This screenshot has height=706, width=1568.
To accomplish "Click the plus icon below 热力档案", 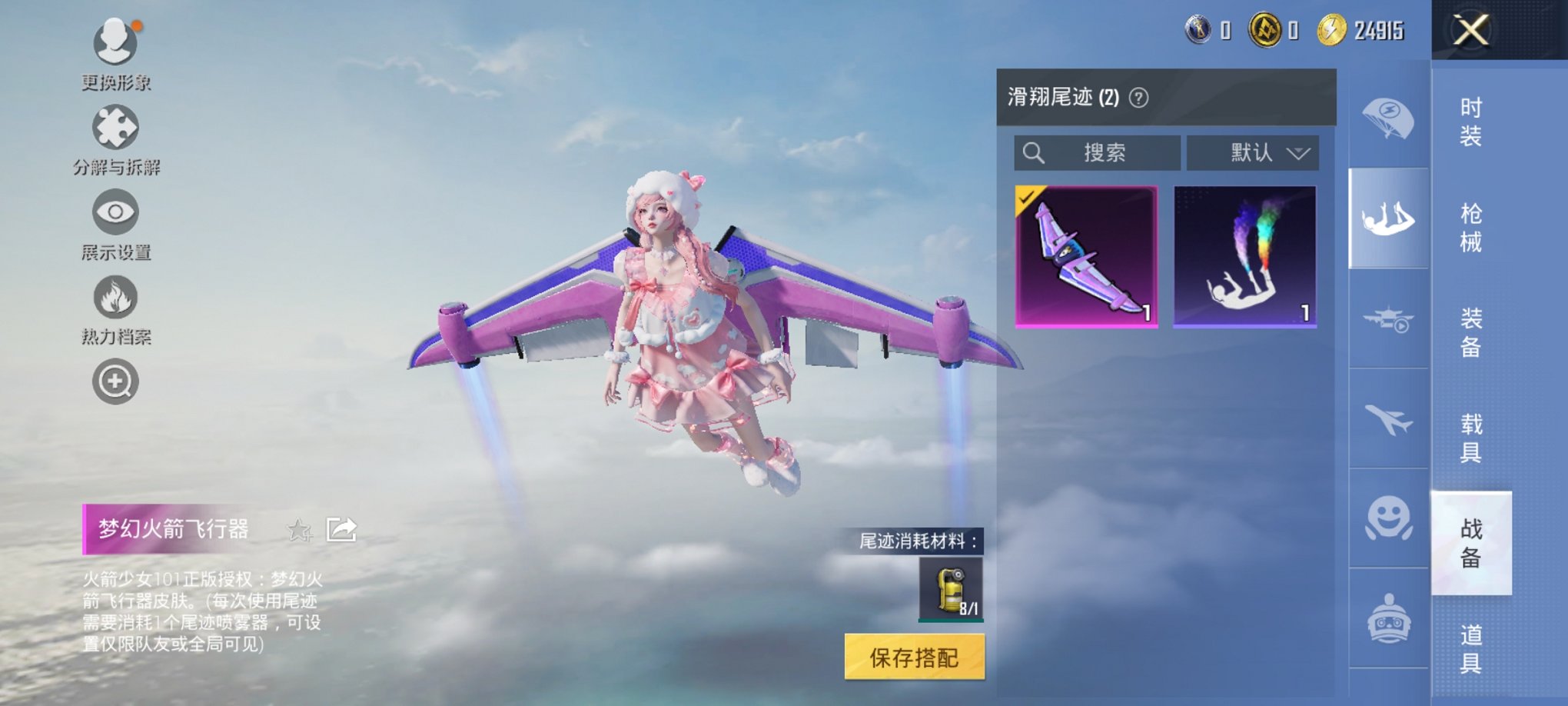I will [115, 380].
